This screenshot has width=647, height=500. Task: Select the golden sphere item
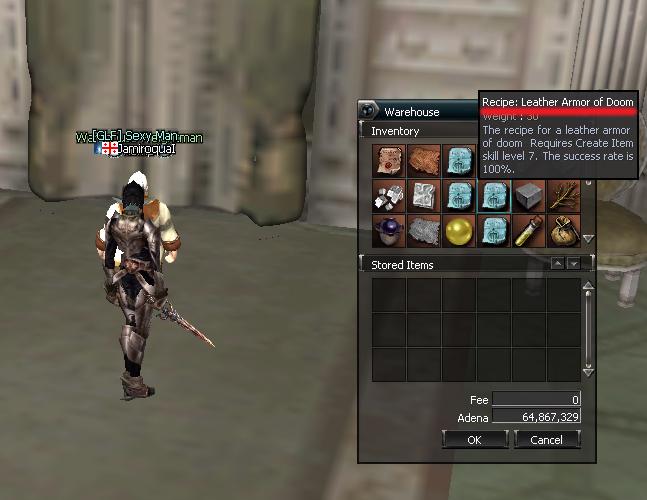coord(459,231)
